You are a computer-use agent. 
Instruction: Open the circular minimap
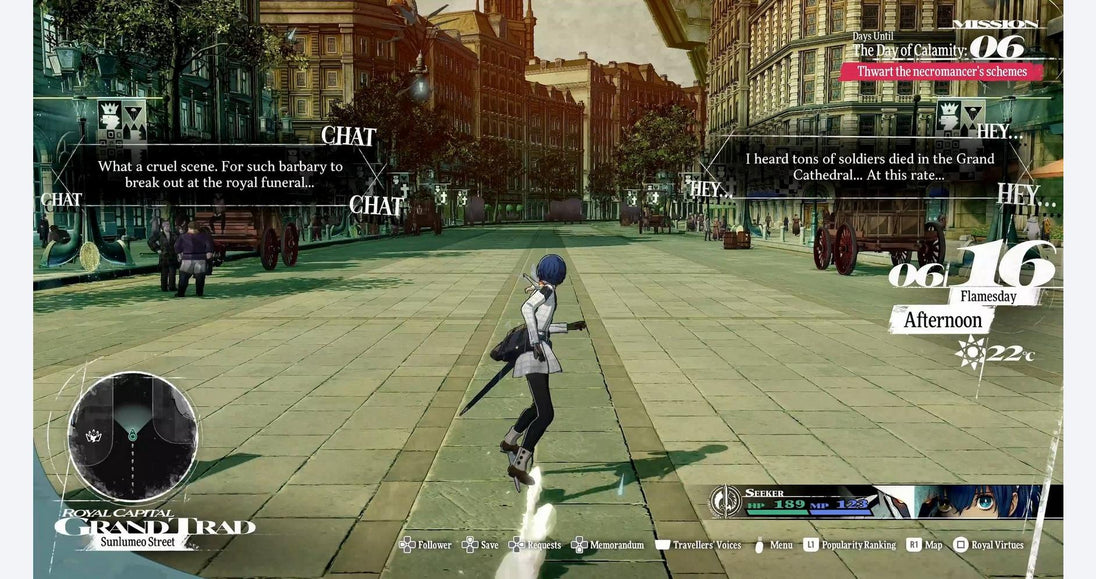pos(132,436)
